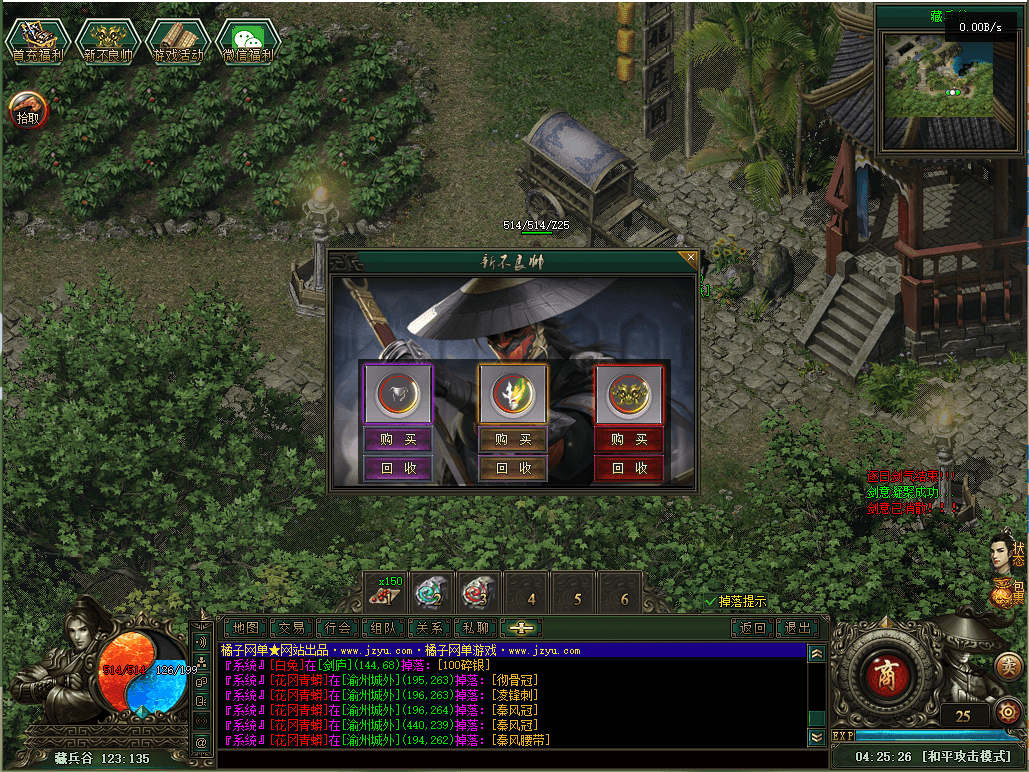Recycle the purple-framed silver mask item
This screenshot has width=1029, height=772.
pos(398,468)
